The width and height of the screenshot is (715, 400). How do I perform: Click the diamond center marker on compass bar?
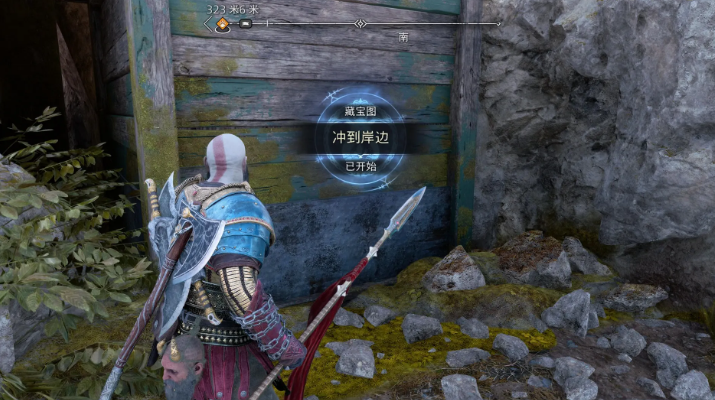360,23
